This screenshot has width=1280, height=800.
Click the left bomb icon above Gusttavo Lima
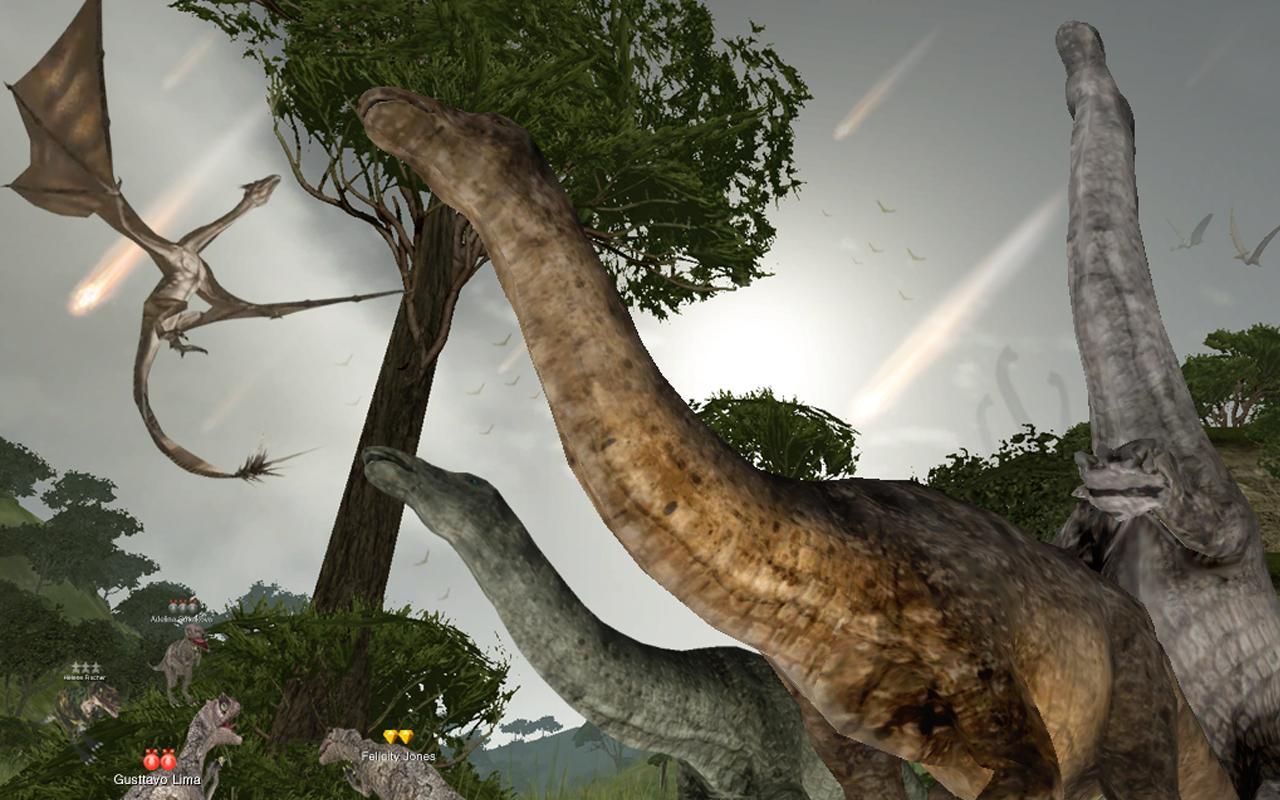150,760
